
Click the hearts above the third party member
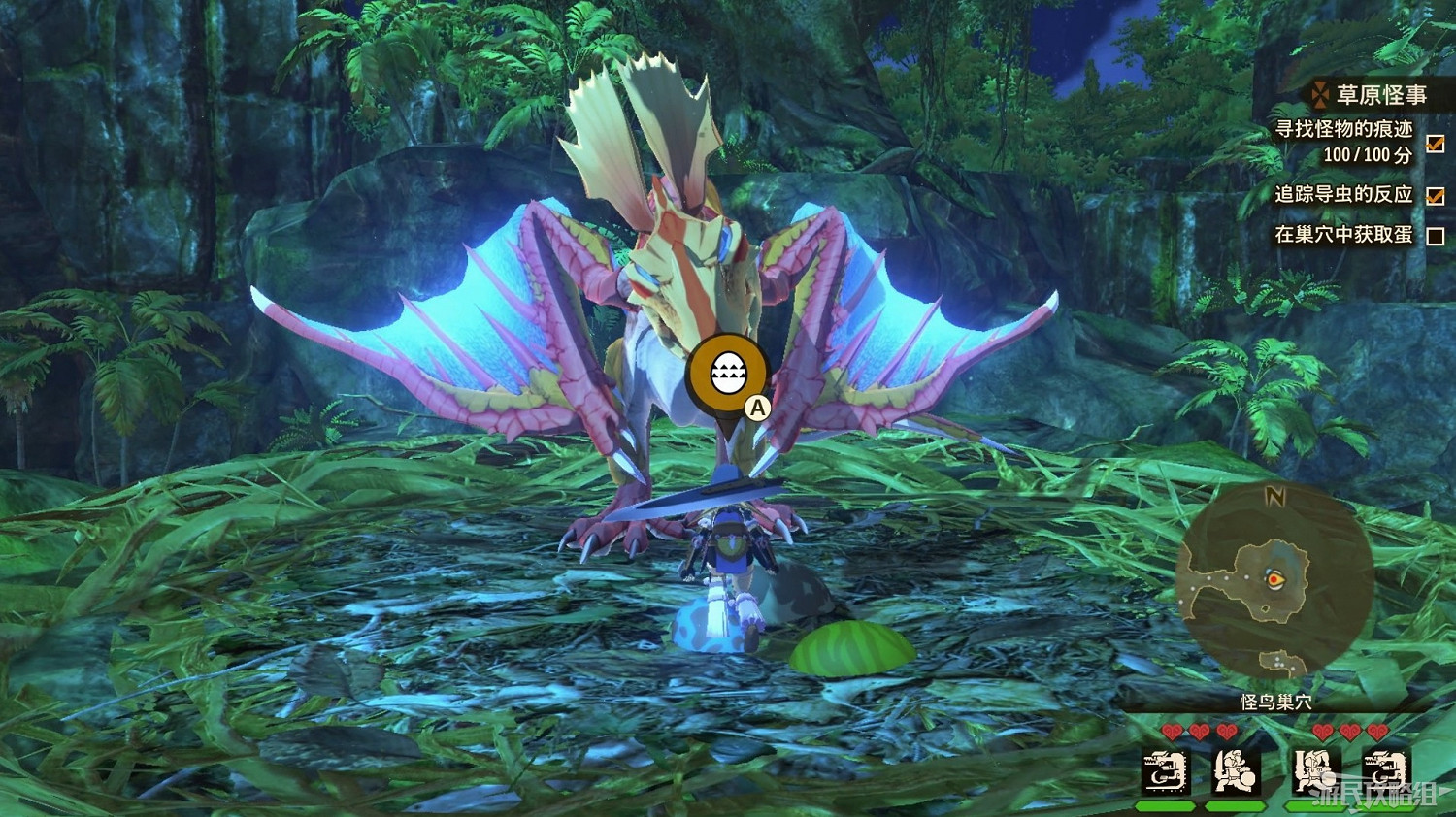[1328, 731]
